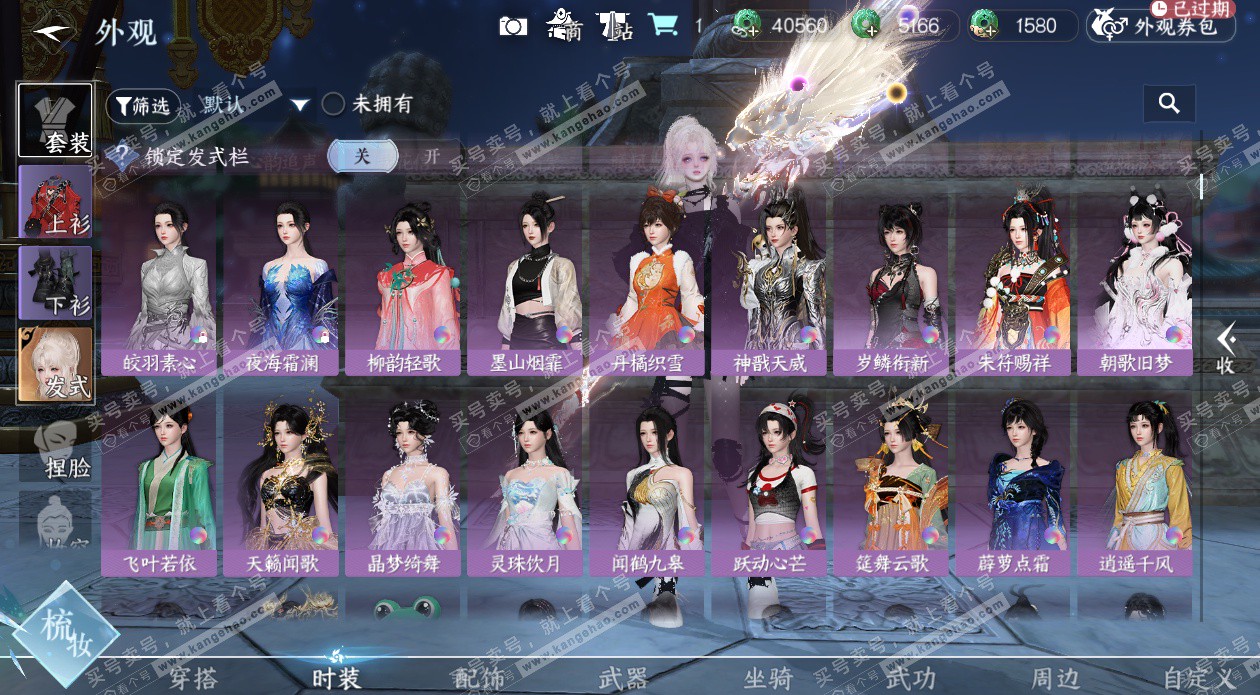Open the magnifier search button
This screenshot has height=695, width=1260.
click(x=1169, y=103)
